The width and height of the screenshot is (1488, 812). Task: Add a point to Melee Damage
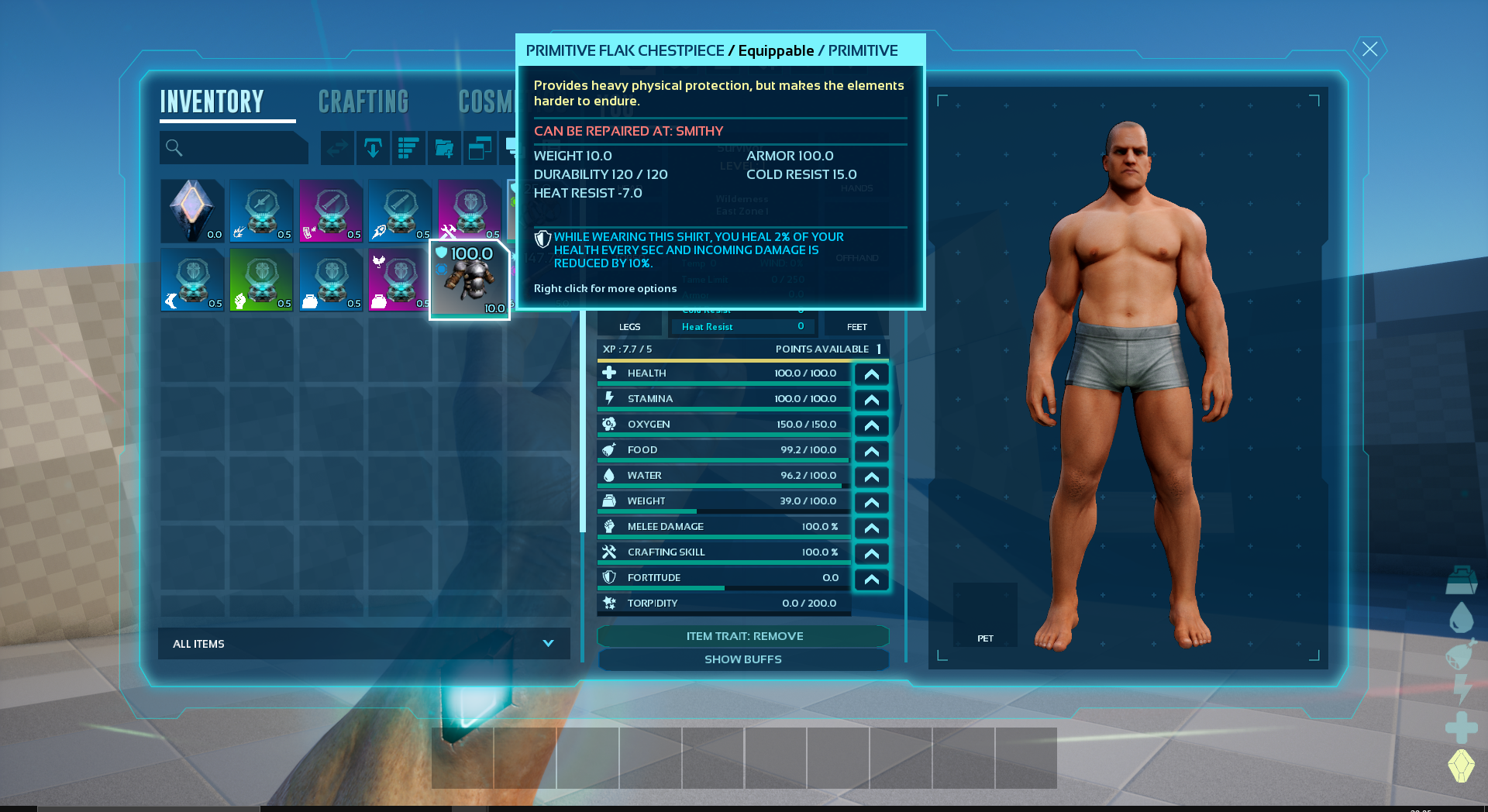tap(871, 528)
